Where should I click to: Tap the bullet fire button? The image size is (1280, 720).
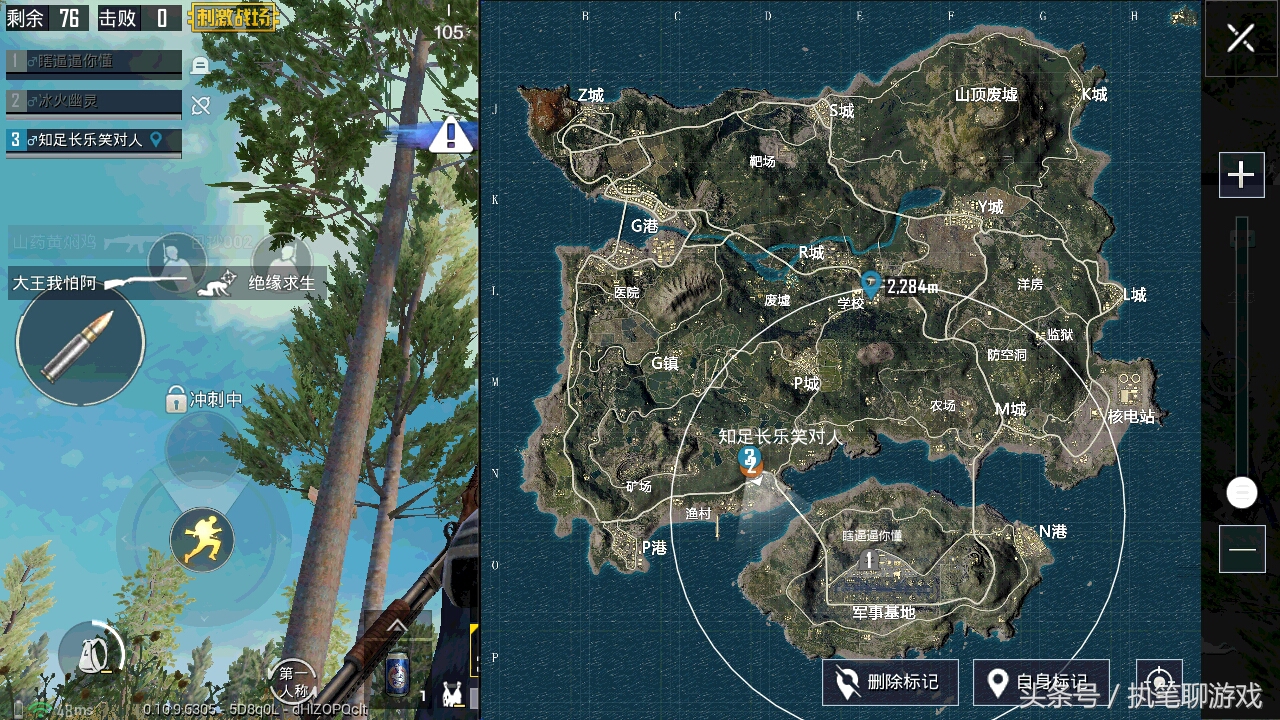(80, 343)
